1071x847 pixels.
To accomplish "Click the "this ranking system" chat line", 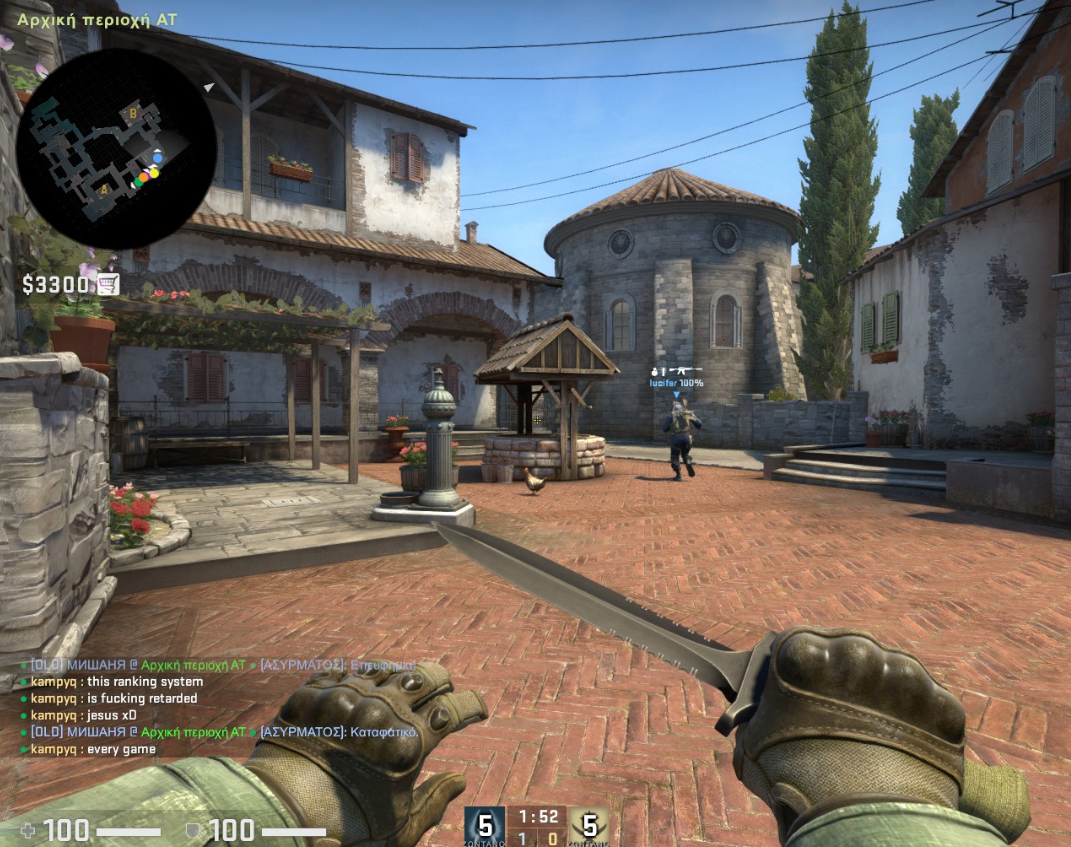I will pyautogui.click(x=116, y=682).
